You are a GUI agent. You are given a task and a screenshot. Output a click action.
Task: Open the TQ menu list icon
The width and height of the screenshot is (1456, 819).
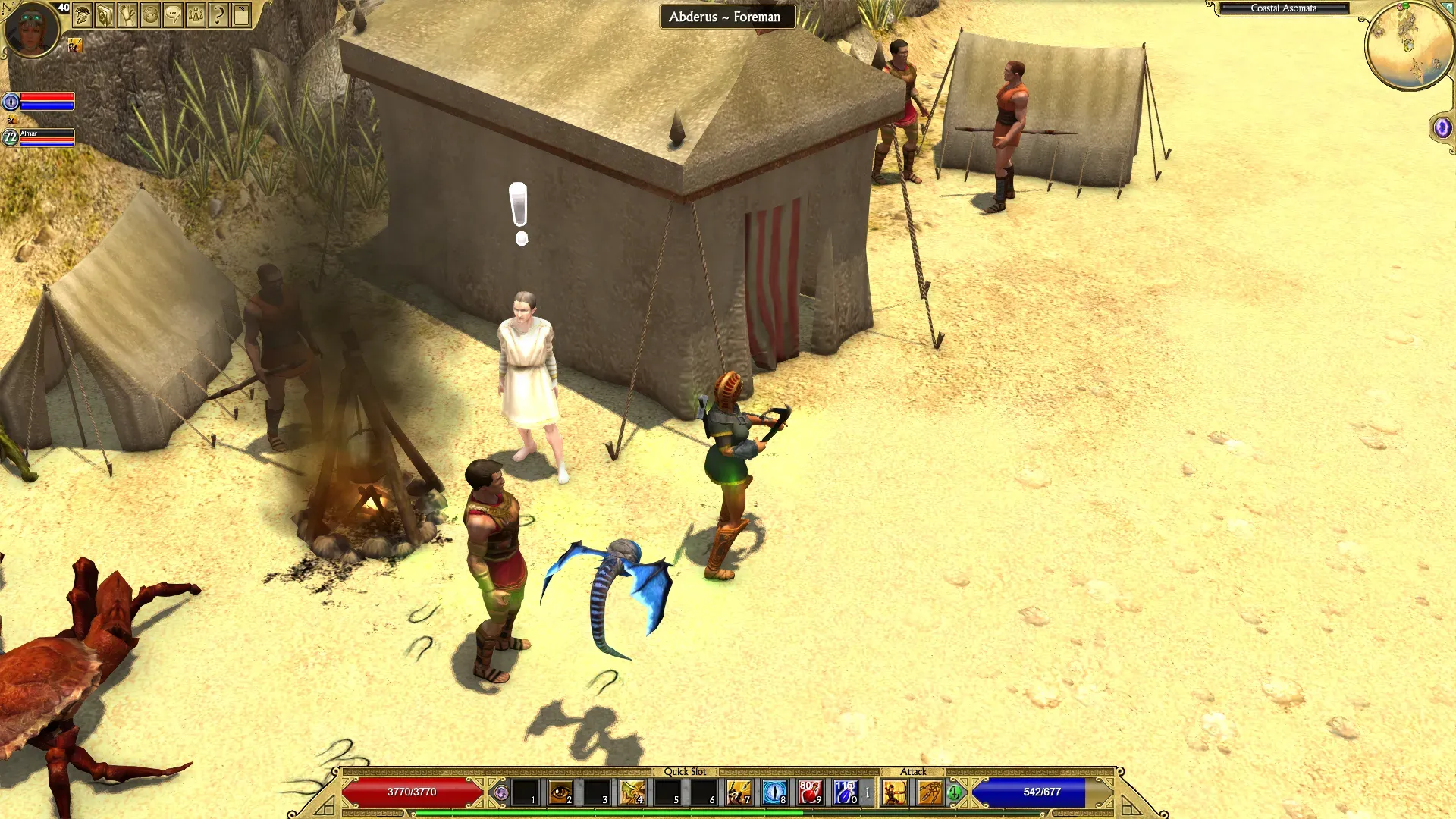pos(241,15)
